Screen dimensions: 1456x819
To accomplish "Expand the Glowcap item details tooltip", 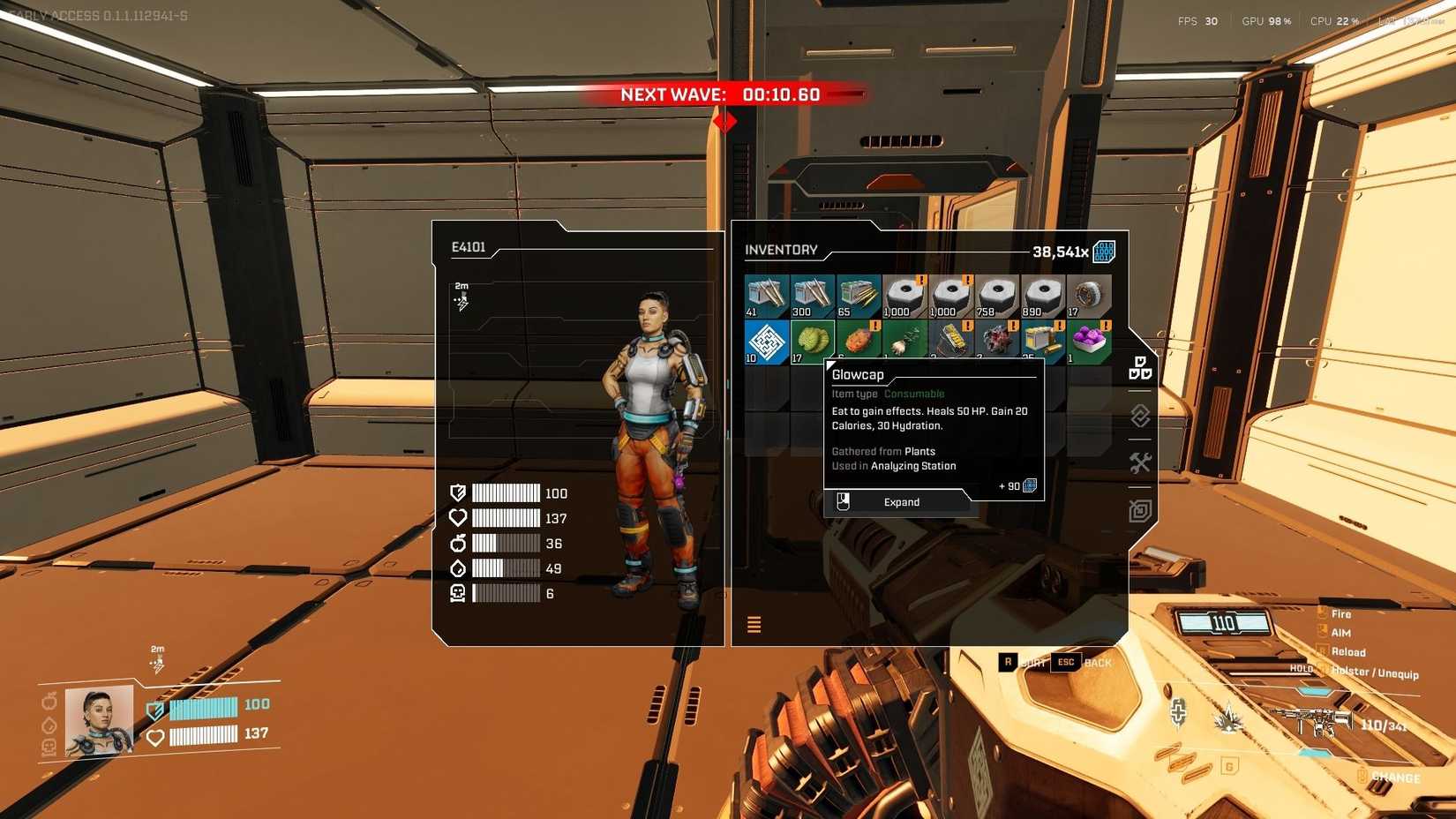I will [901, 501].
